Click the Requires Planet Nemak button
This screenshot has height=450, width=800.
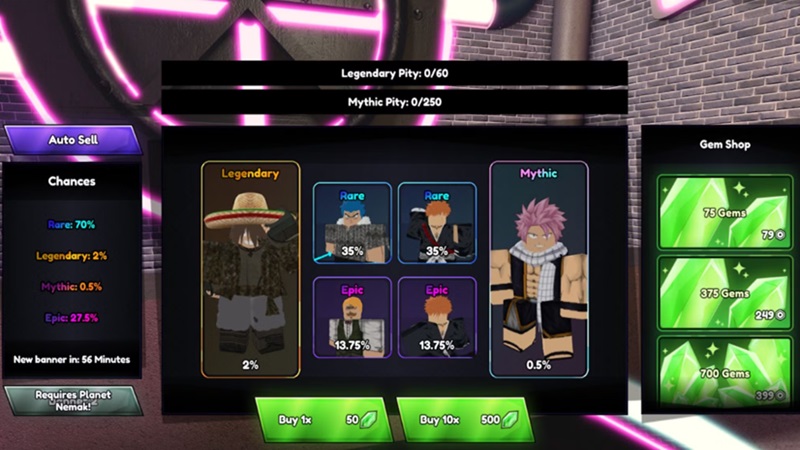[72, 400]
